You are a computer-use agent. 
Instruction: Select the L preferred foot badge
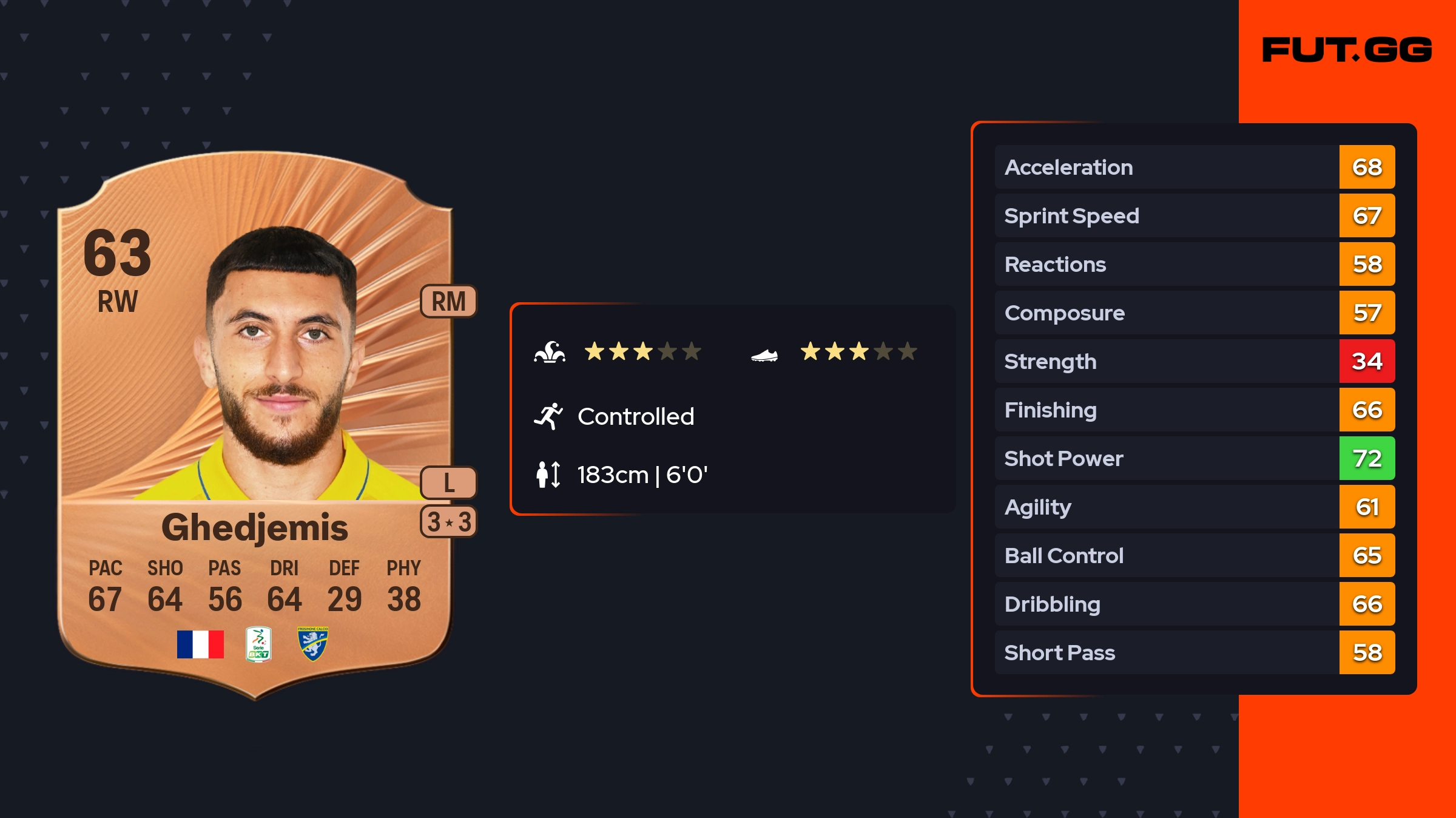click(448, 483)
